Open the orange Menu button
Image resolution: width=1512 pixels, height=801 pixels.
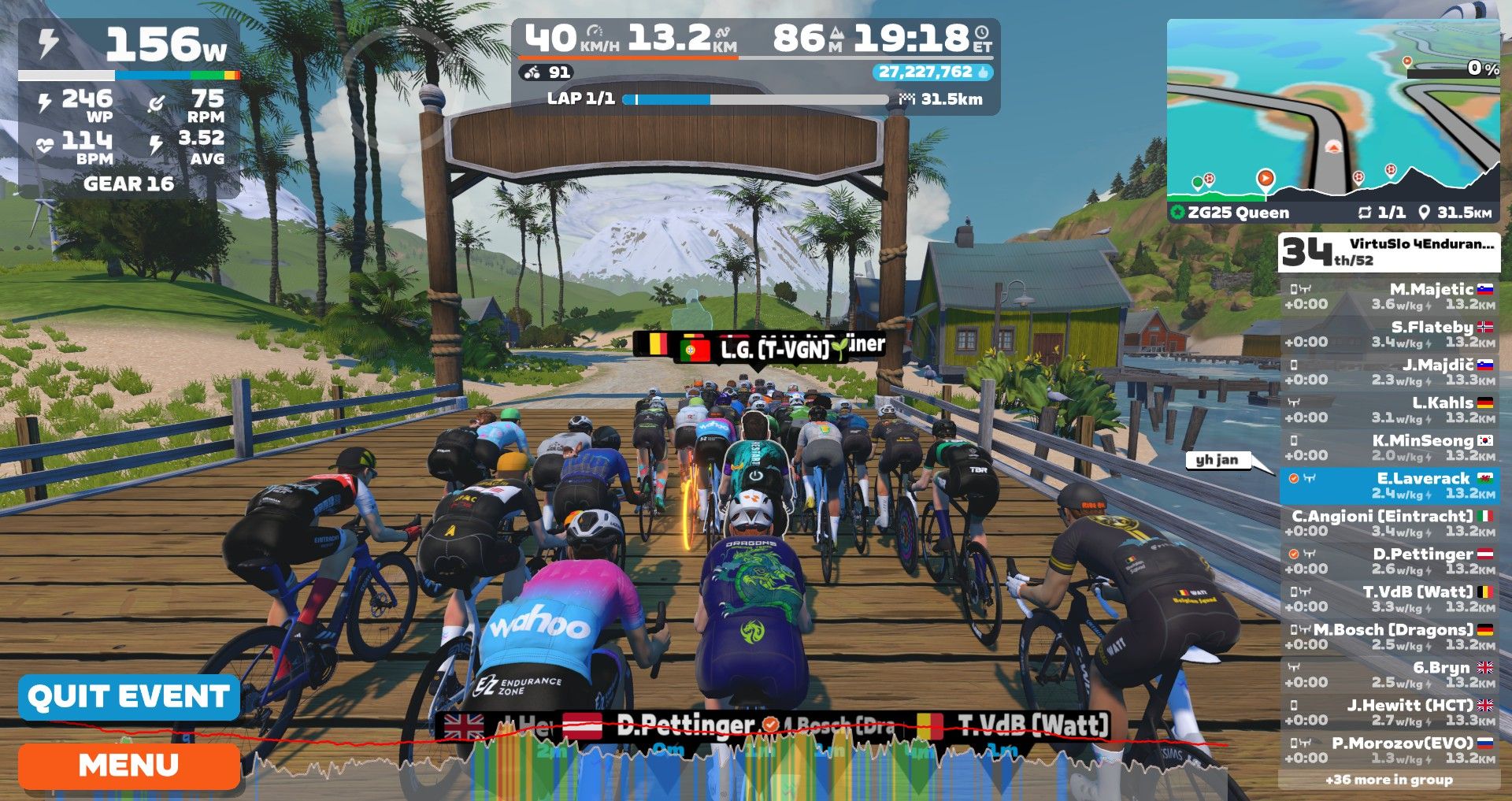tap(129, 766)
